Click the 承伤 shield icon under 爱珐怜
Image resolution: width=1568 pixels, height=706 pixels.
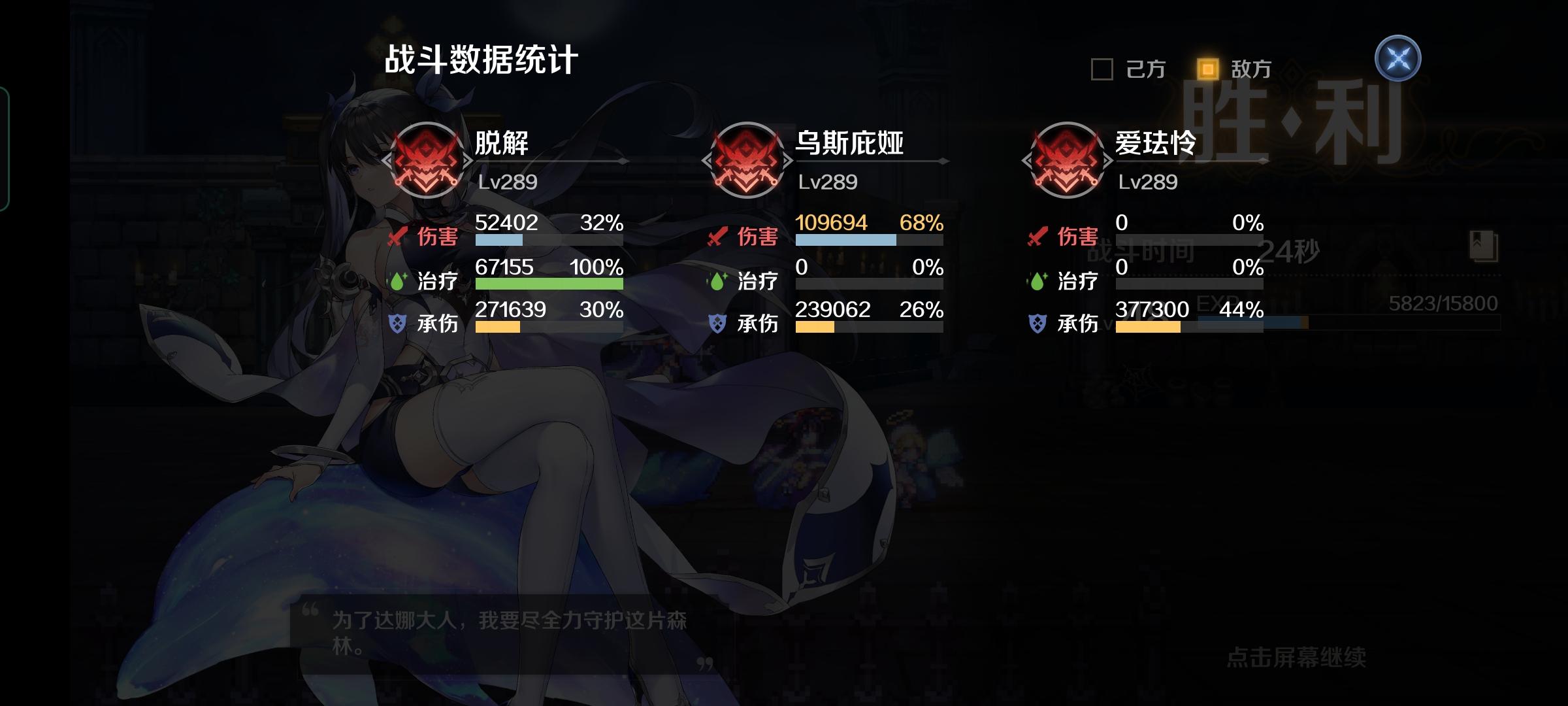[x=1037, y=323]
